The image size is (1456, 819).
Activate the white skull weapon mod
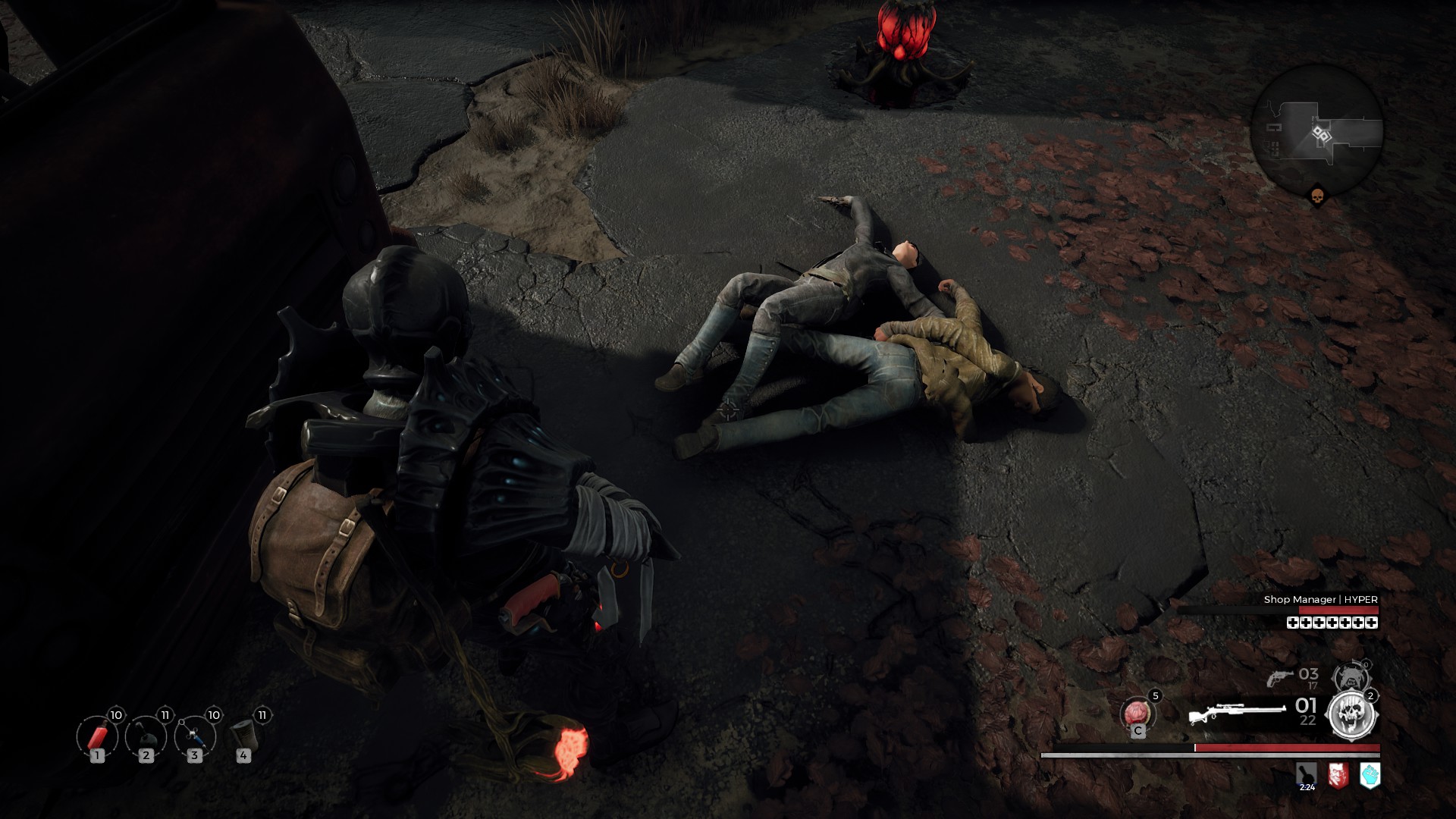1351,715
